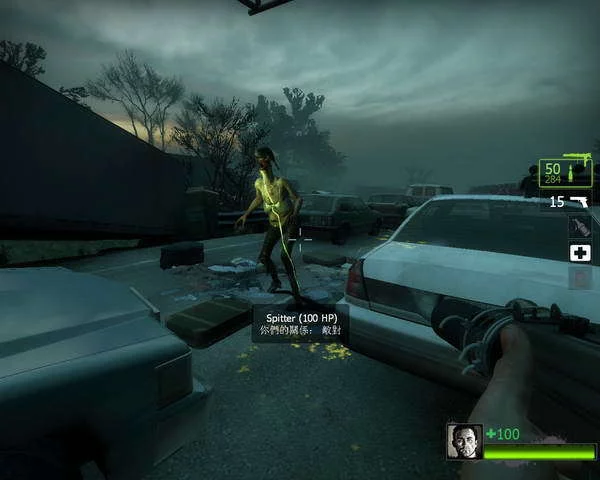The image size is (600, 480).
Task: Select the primary rifle weapon slot
Action: tap(566, 173)
